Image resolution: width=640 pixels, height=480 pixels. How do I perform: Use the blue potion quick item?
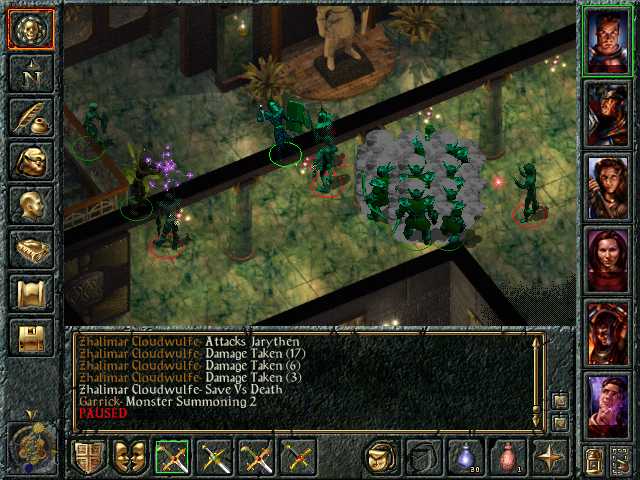click(463, 457)
